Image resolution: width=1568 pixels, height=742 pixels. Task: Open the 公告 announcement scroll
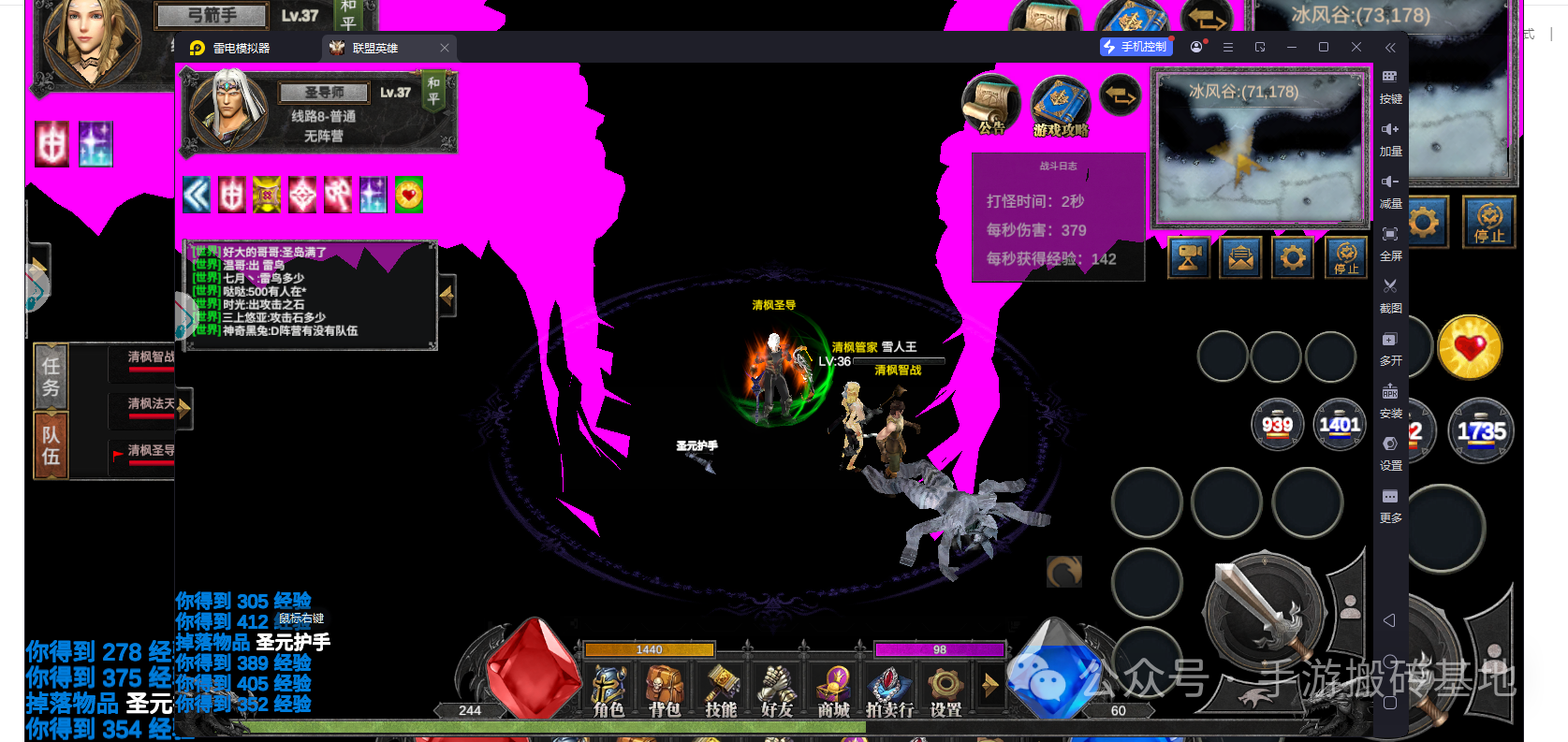[990, 105]
